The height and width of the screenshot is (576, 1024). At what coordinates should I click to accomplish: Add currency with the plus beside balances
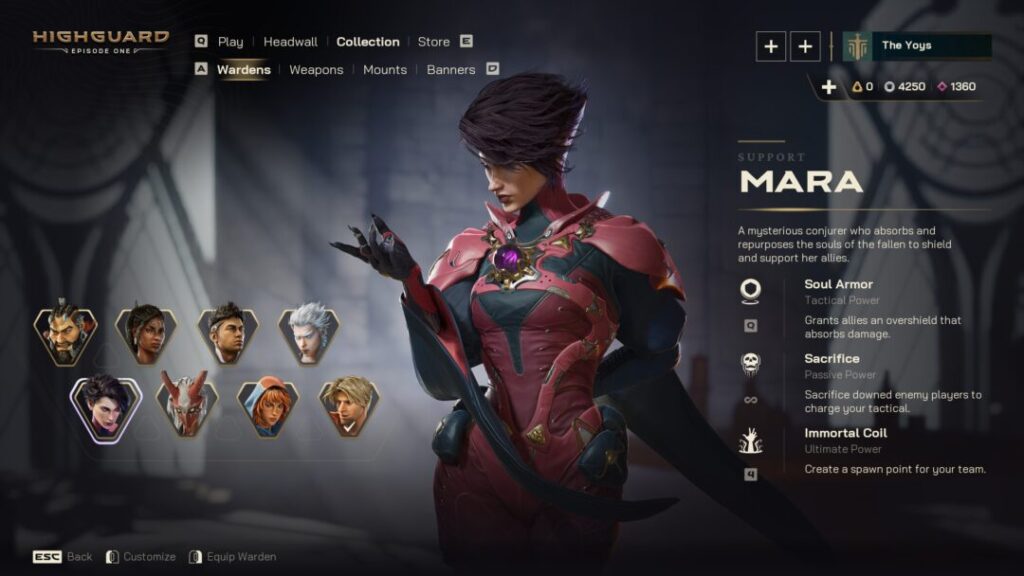[828, 87]
